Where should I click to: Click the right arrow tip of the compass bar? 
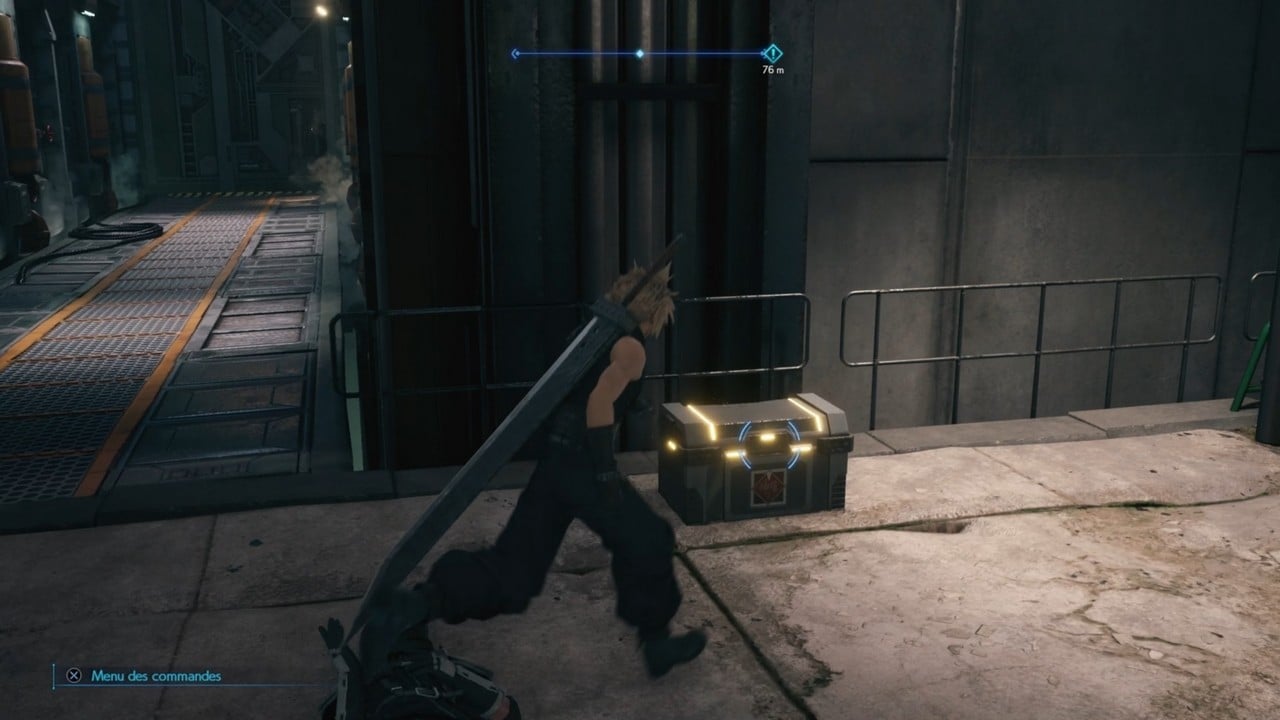(x=763, y=52)
